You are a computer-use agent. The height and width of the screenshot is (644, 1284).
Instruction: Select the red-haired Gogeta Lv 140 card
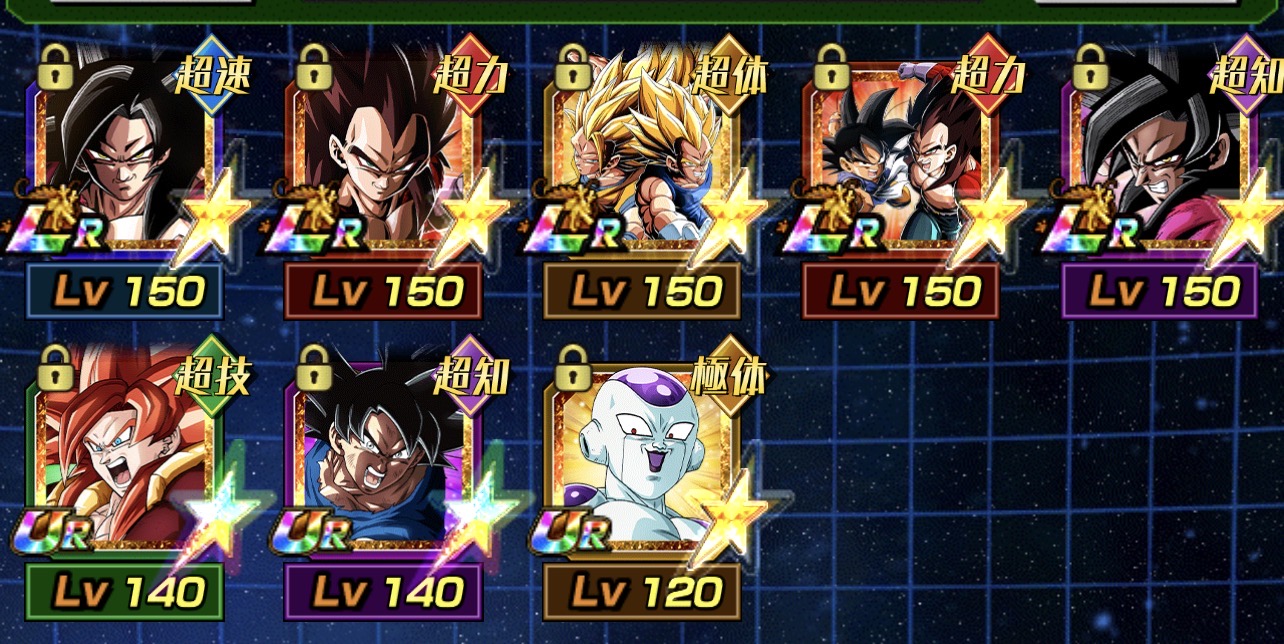125,462
